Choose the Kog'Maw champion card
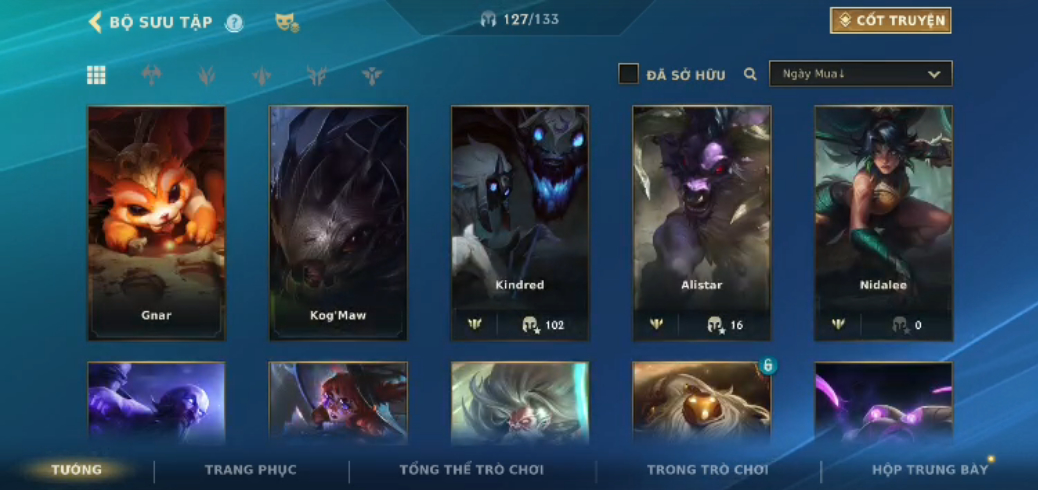 tap(338, 222)
